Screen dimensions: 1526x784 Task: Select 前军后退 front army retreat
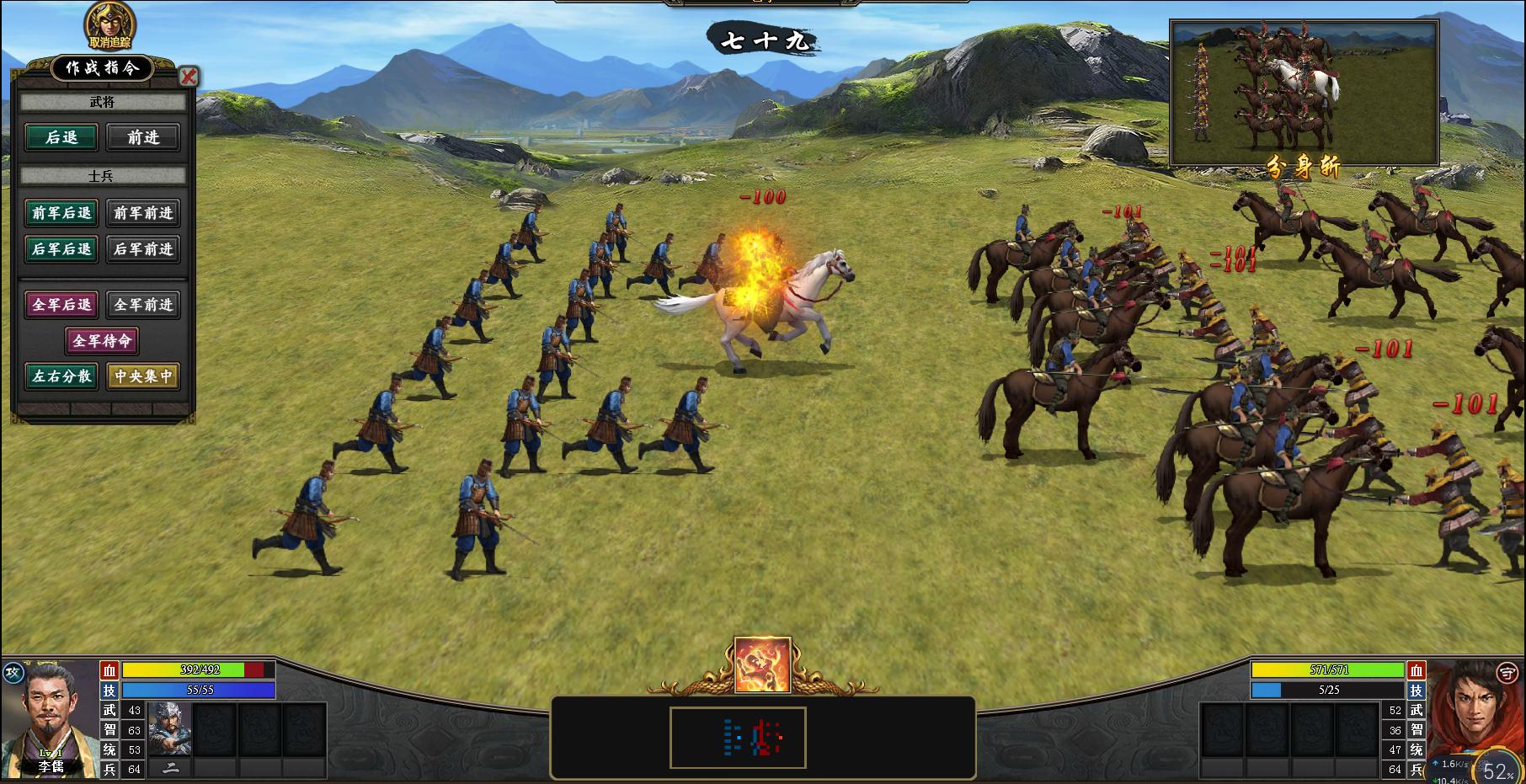pos(61,213)
